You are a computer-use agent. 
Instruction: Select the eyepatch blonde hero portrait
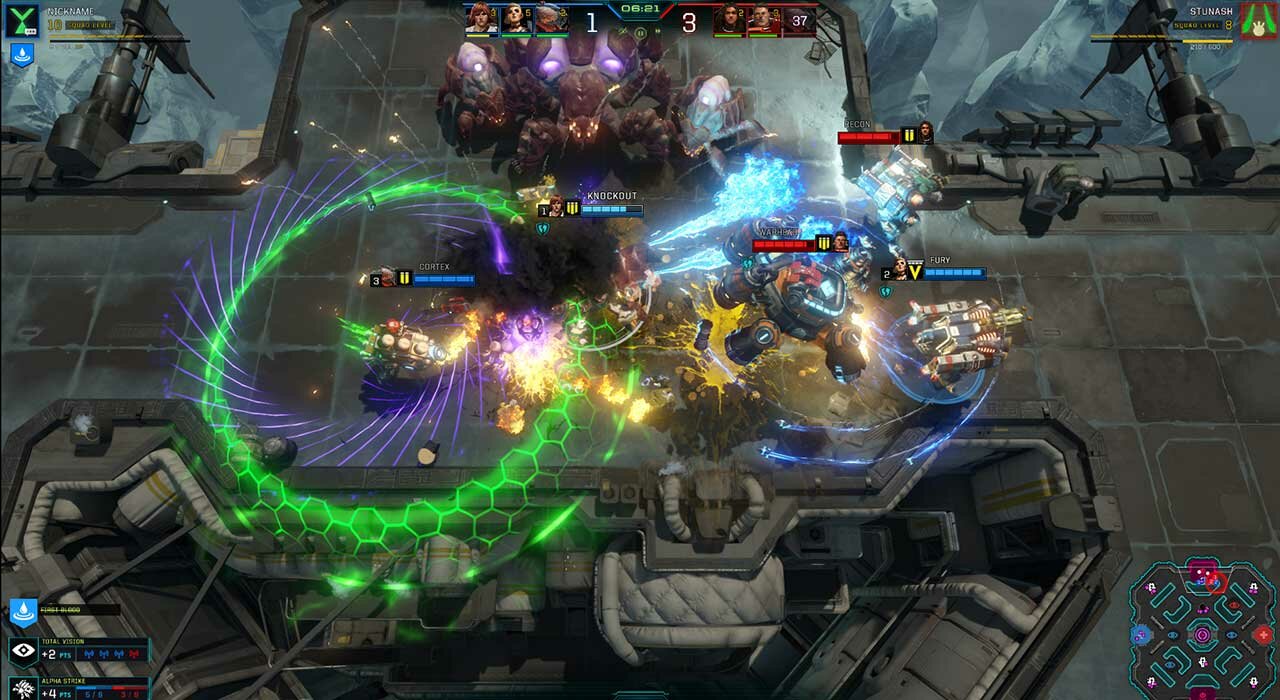[516, 18]
